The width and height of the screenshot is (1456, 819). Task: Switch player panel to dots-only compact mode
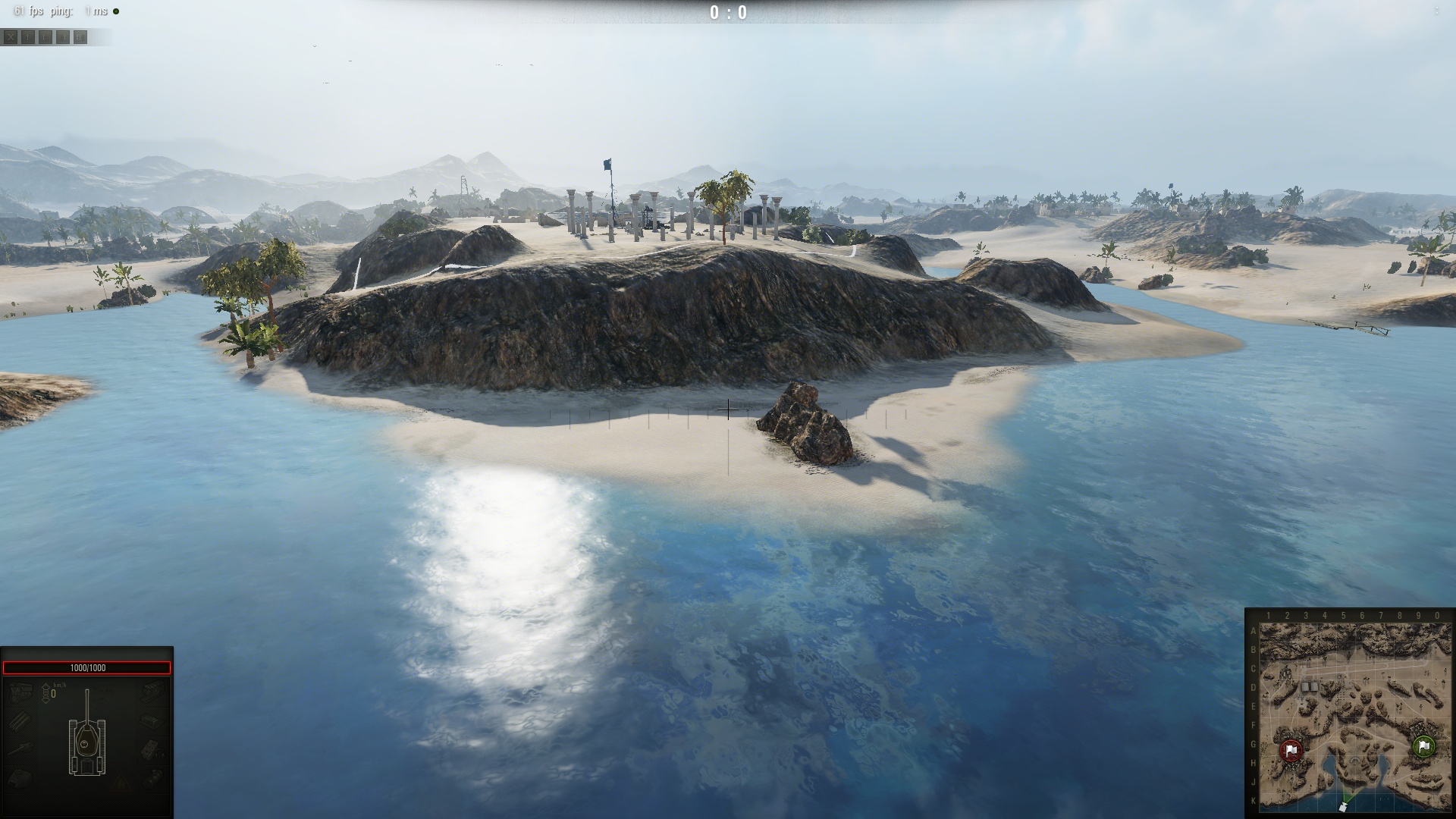pos(28,37)
